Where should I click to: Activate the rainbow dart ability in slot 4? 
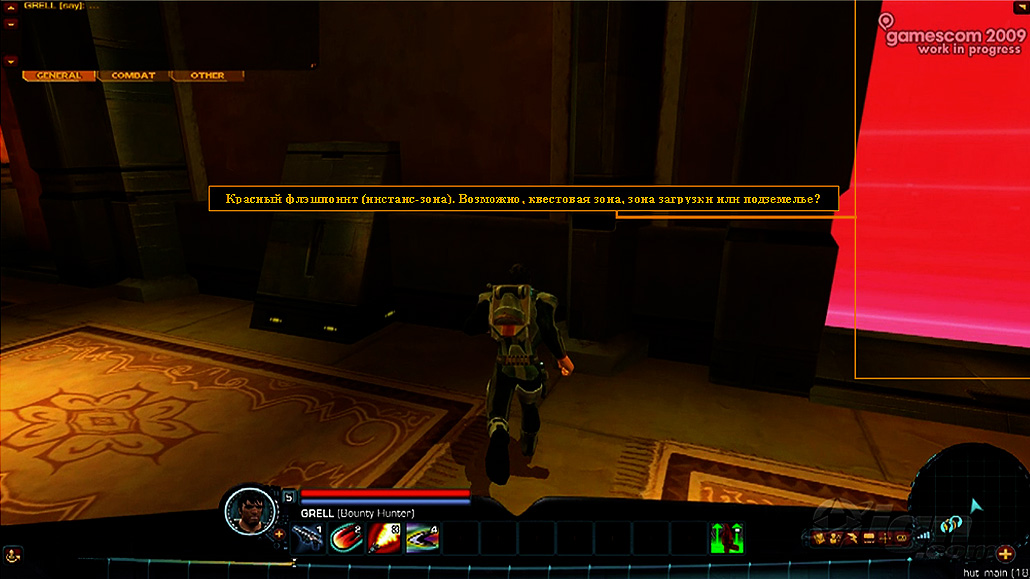(421, 538)
